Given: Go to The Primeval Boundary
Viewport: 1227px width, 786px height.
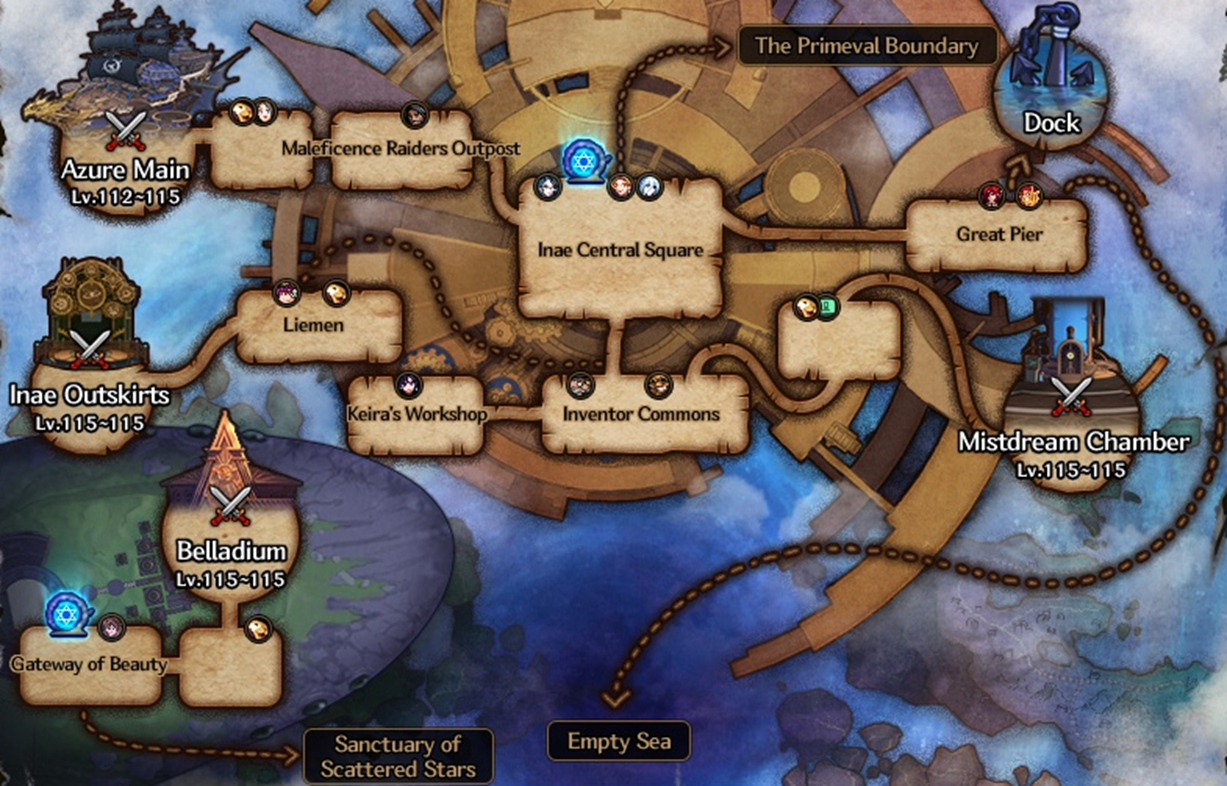Looking at the screenshot, I should (x=866, y=46).
